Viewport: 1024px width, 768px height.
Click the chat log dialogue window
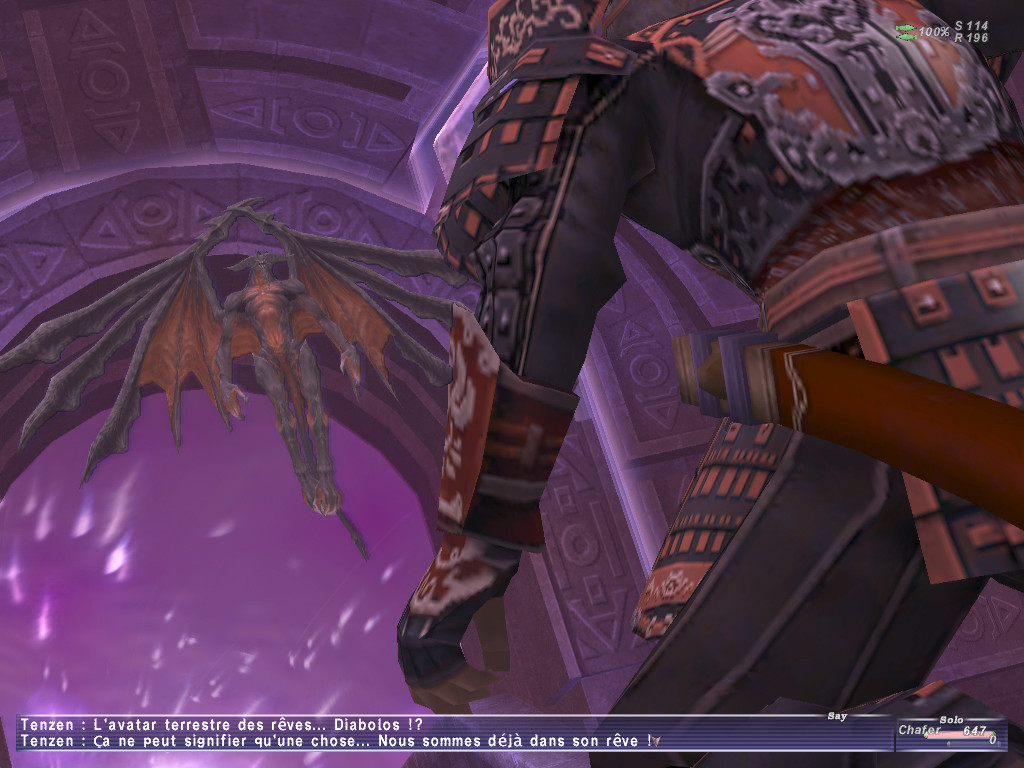click(x=450, y=733)
